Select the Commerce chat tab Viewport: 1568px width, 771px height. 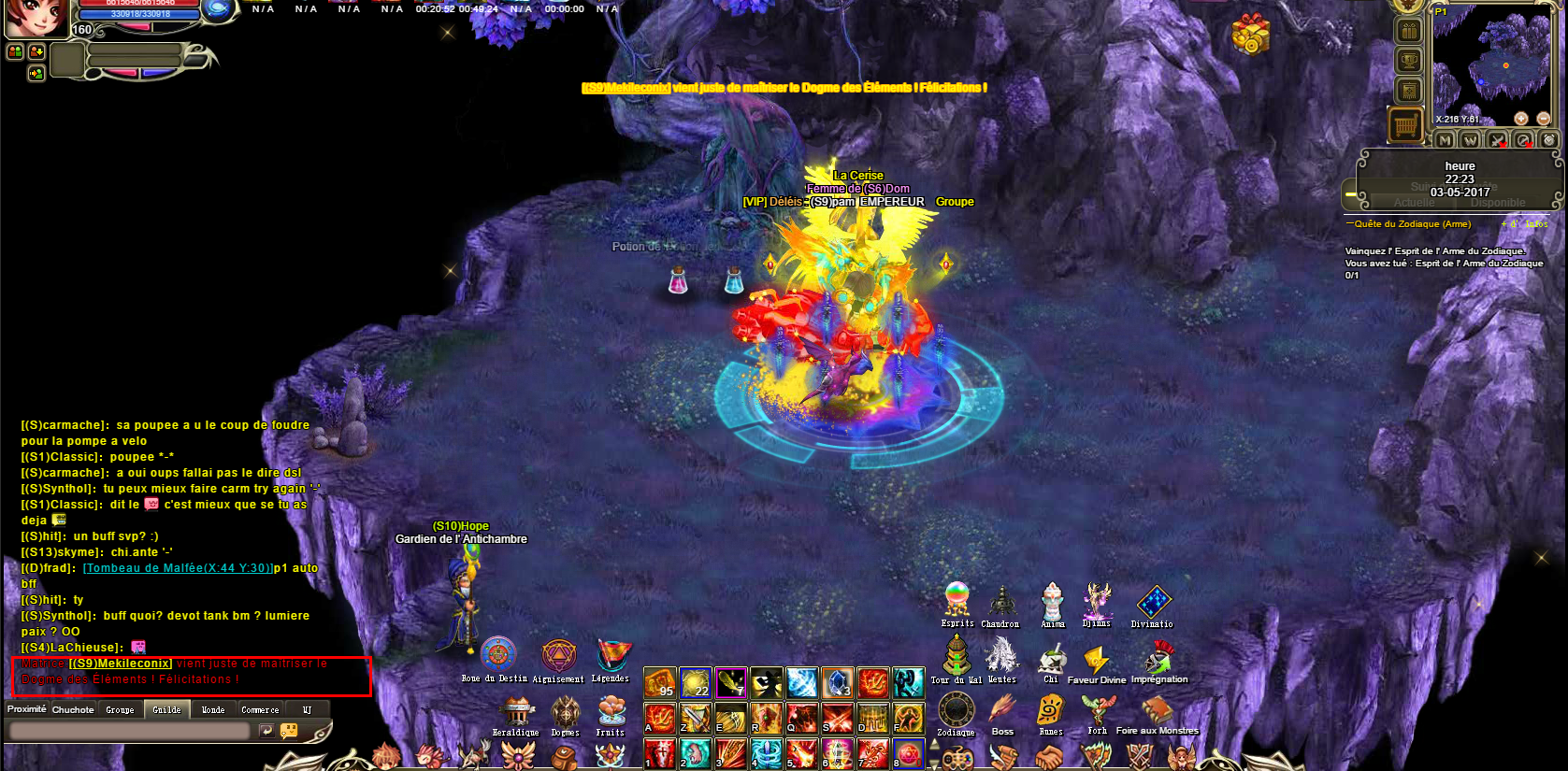pos(260,710)
